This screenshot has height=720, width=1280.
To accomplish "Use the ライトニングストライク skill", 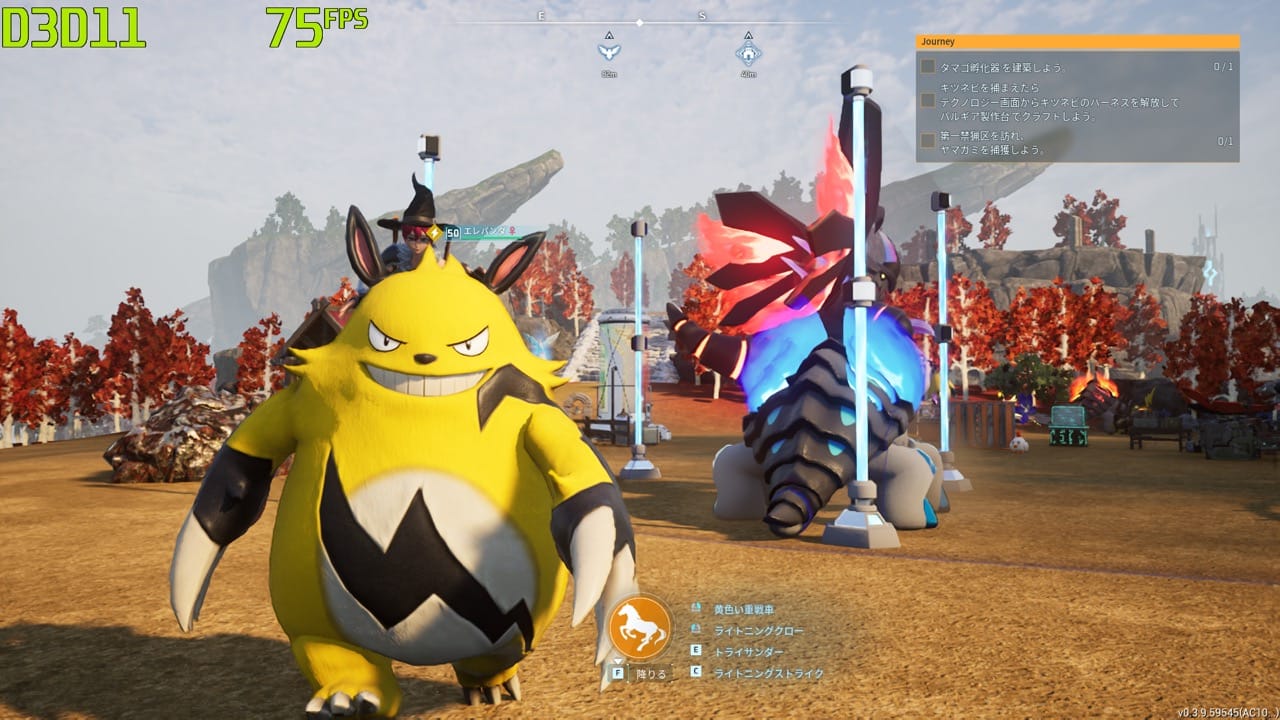I will [768, 674].
